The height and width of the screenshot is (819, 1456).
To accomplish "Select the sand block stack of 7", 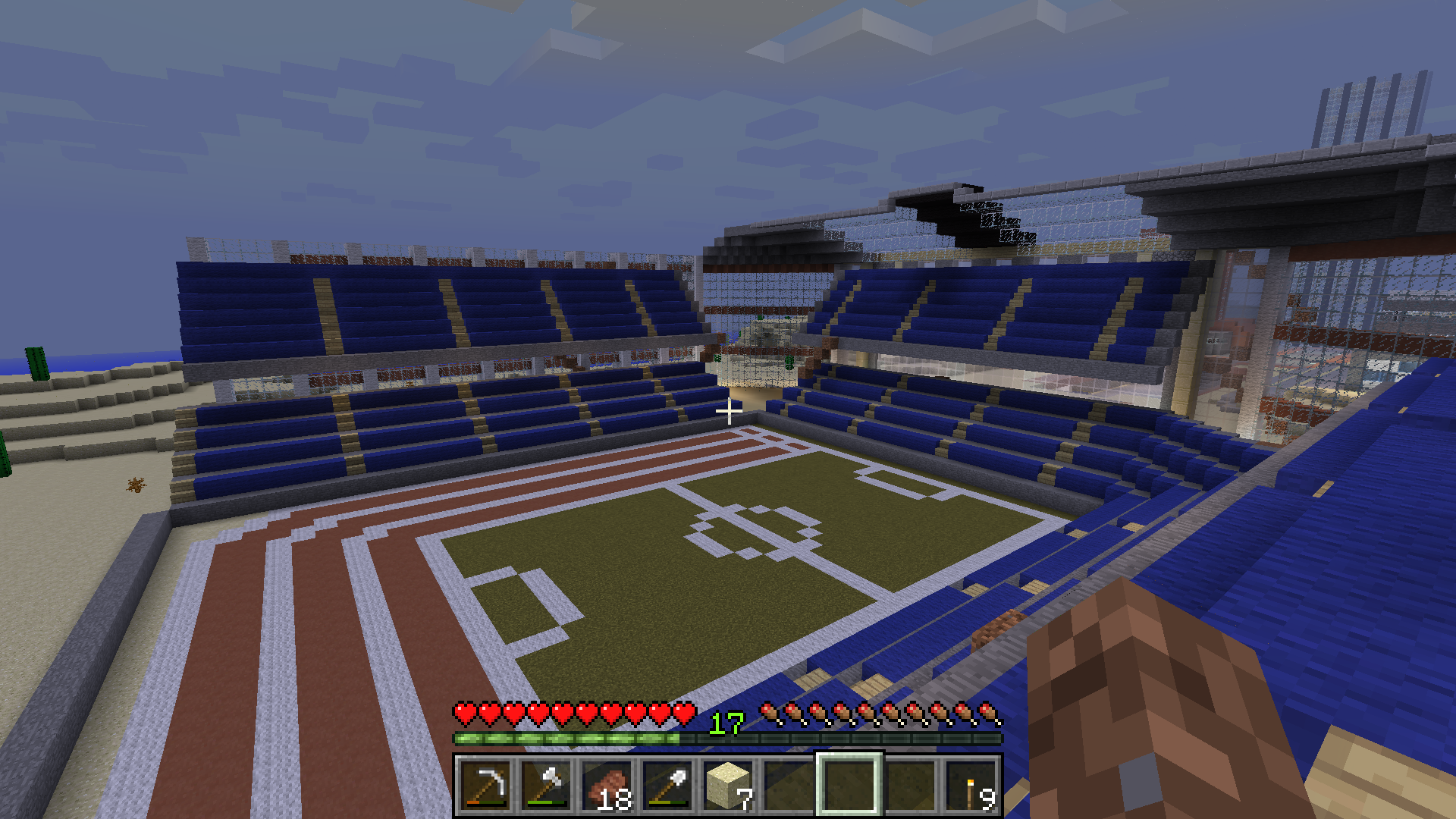I will (728, 786).
